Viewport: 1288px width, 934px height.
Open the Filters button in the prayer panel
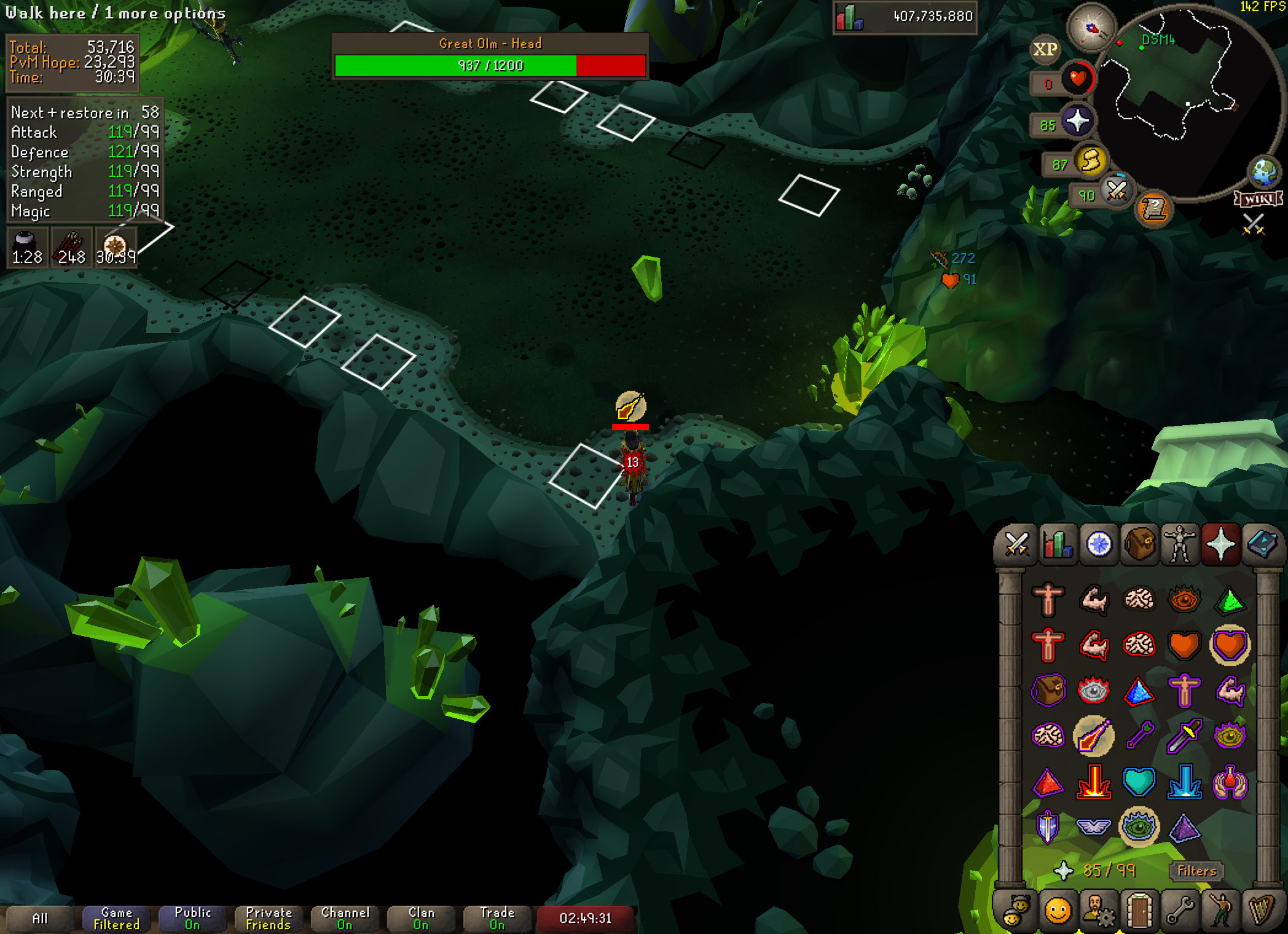coord(1196,871)
